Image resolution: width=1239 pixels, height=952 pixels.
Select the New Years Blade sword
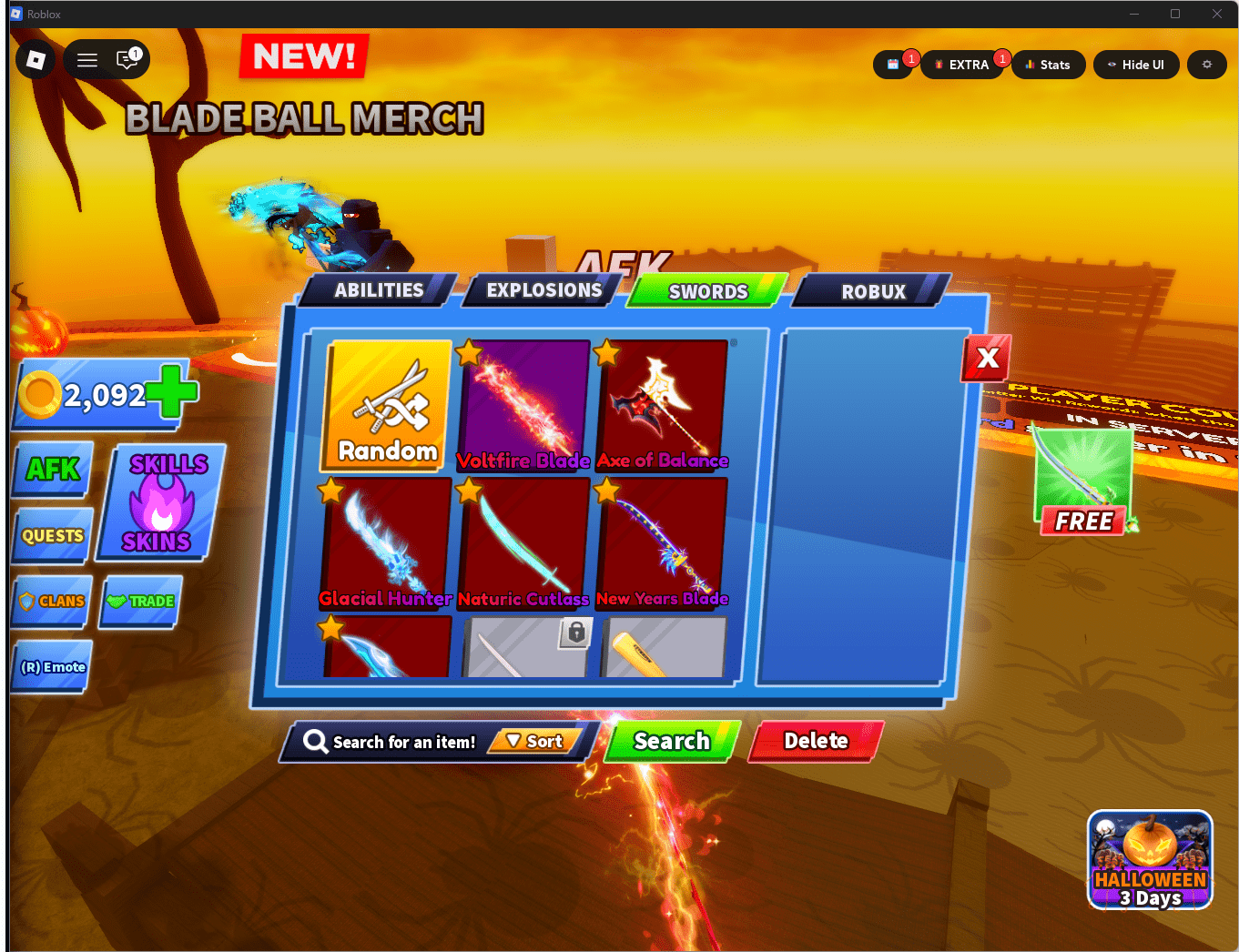(x=662, y=537)
